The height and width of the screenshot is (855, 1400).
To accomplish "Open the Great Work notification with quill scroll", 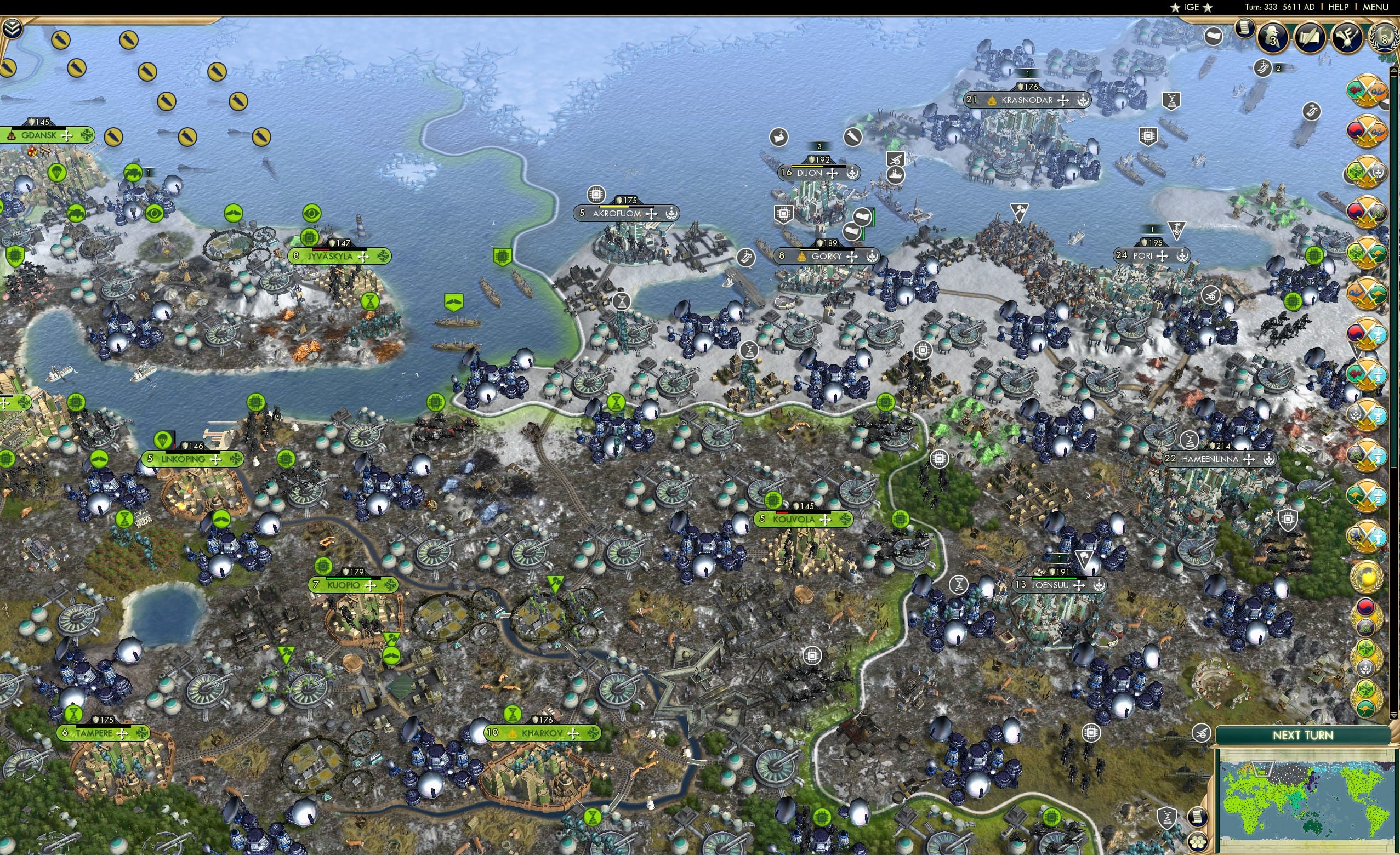I will pos(1311,37).
